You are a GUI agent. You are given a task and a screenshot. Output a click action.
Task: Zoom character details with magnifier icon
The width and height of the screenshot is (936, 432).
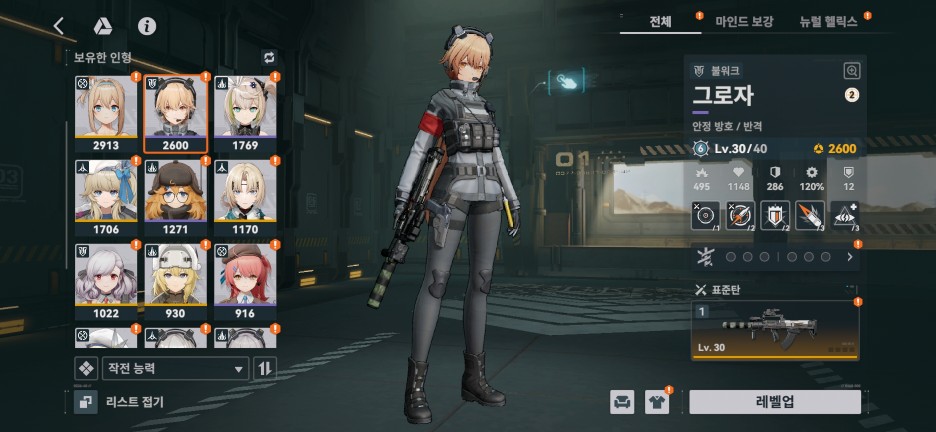[x=851, y=71]
